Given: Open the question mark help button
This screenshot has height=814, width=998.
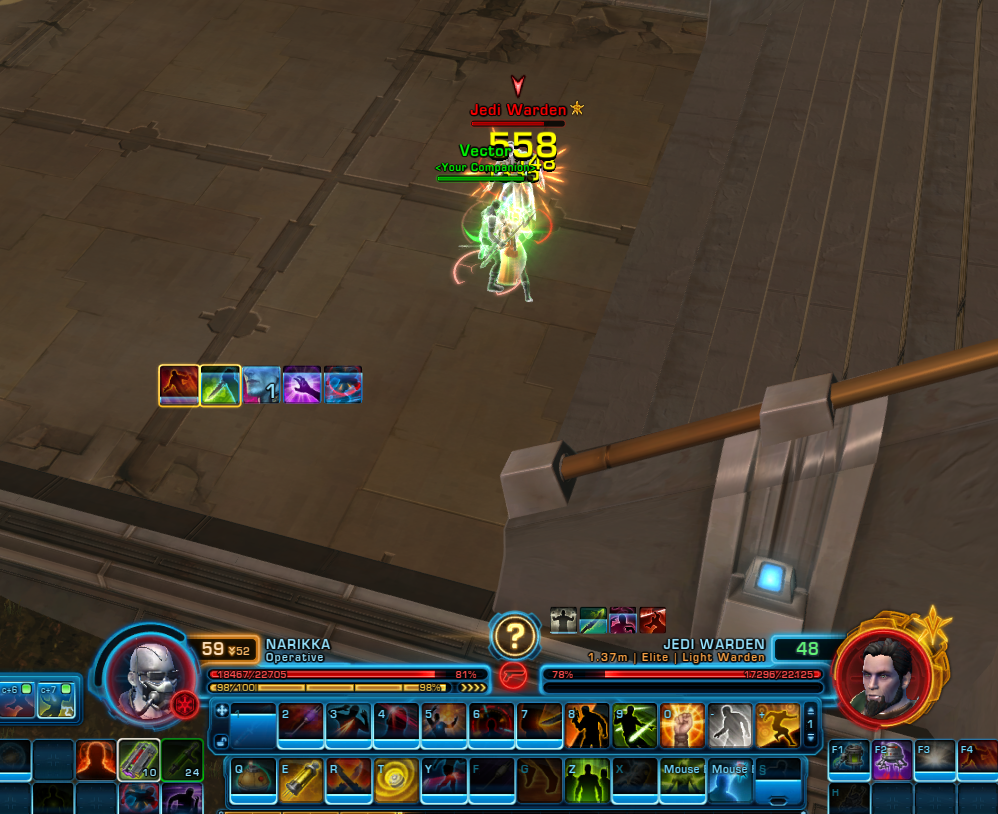Looking at the screenshot, I should pos(516,634).
